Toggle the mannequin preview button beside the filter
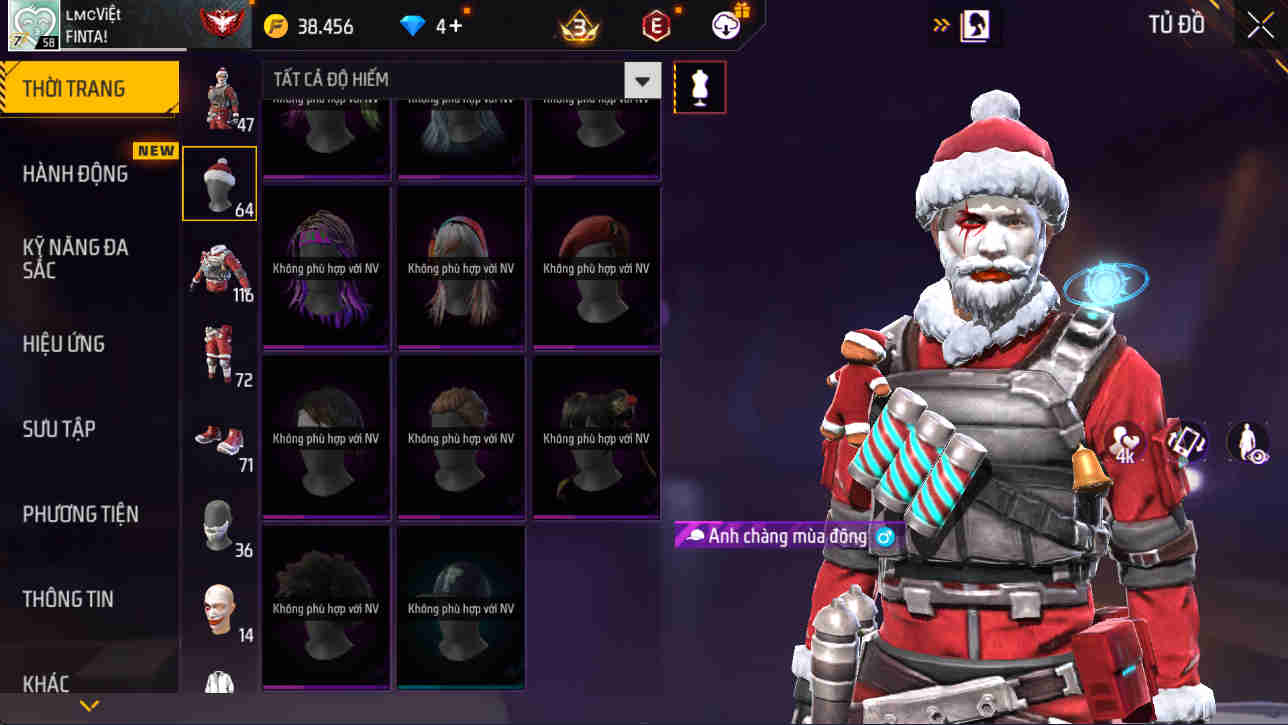This screenshot has height=725, width=1288. coord(699,87)
